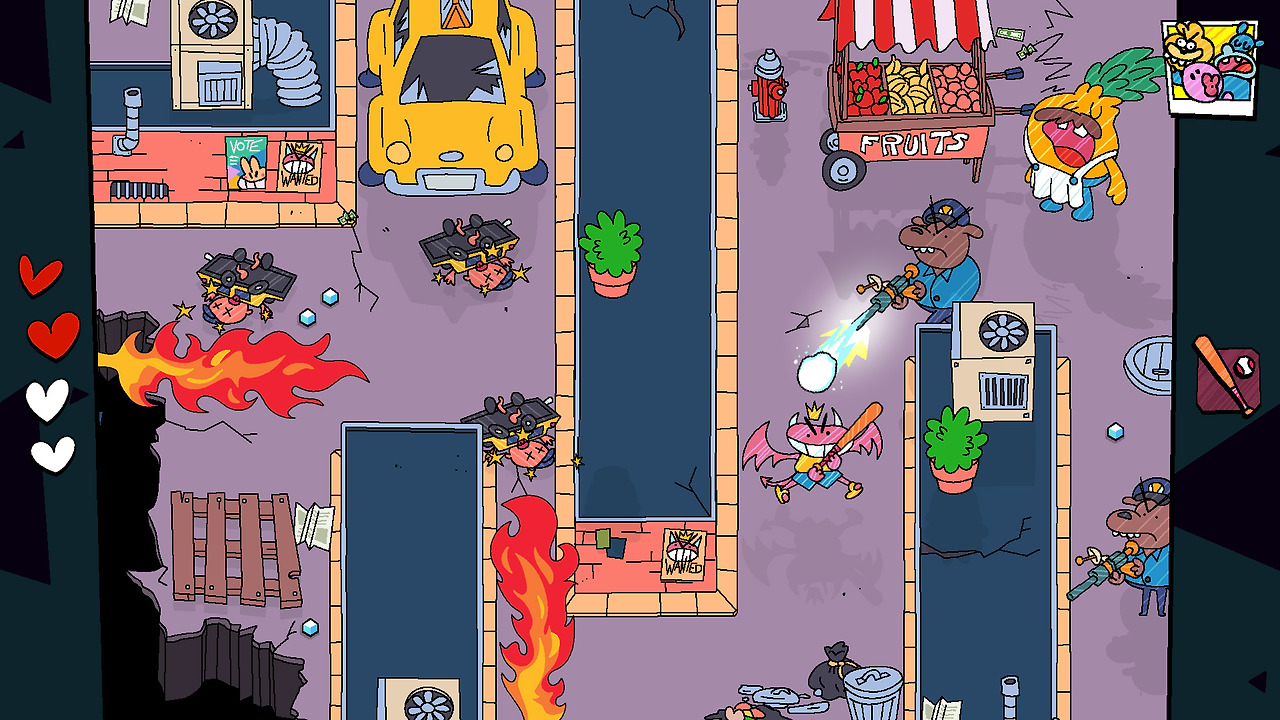1280x720 pixels.
Task: Click the potted plant between the rooftops
Action: pos(613,255)
